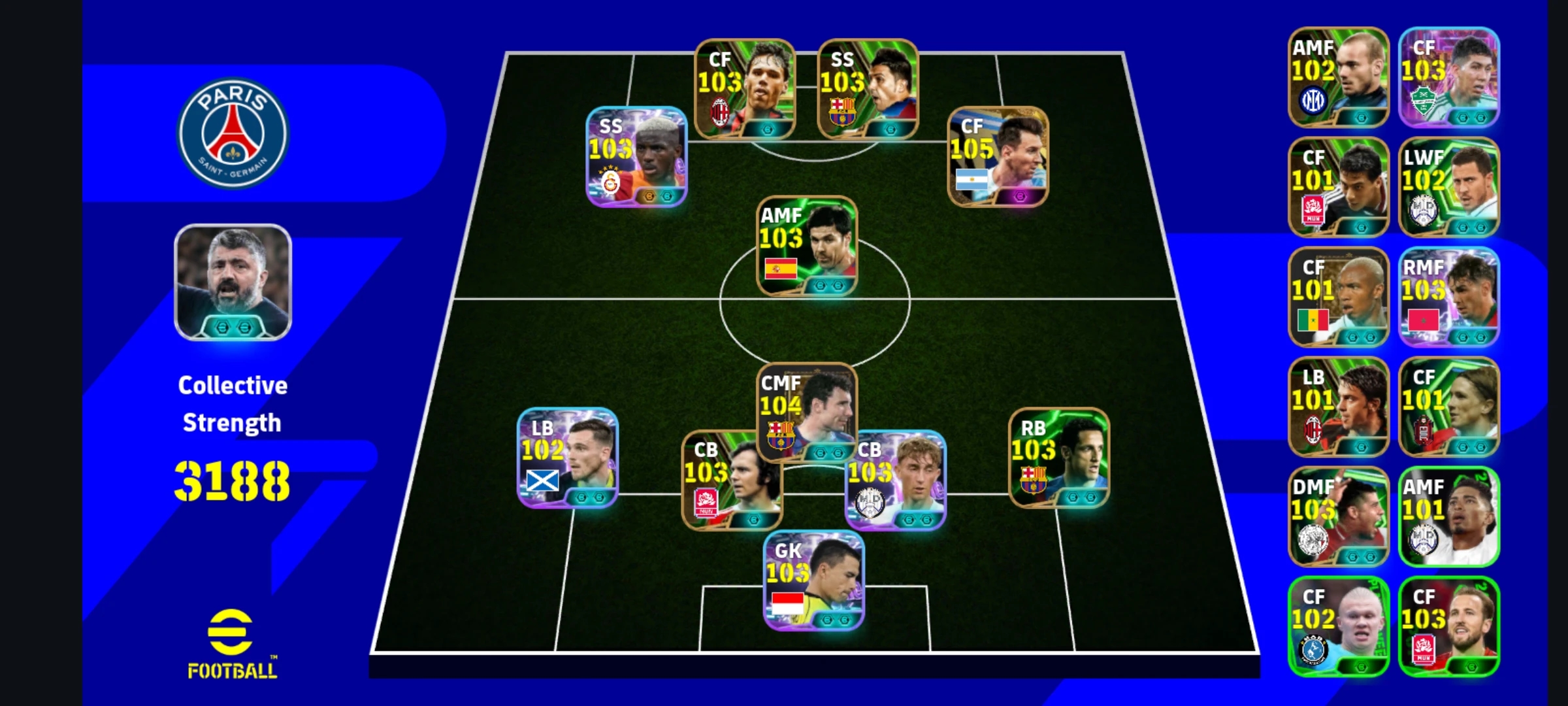
Task: Choose substitute CF 101 Senegal card
Action: (1338, 297)
